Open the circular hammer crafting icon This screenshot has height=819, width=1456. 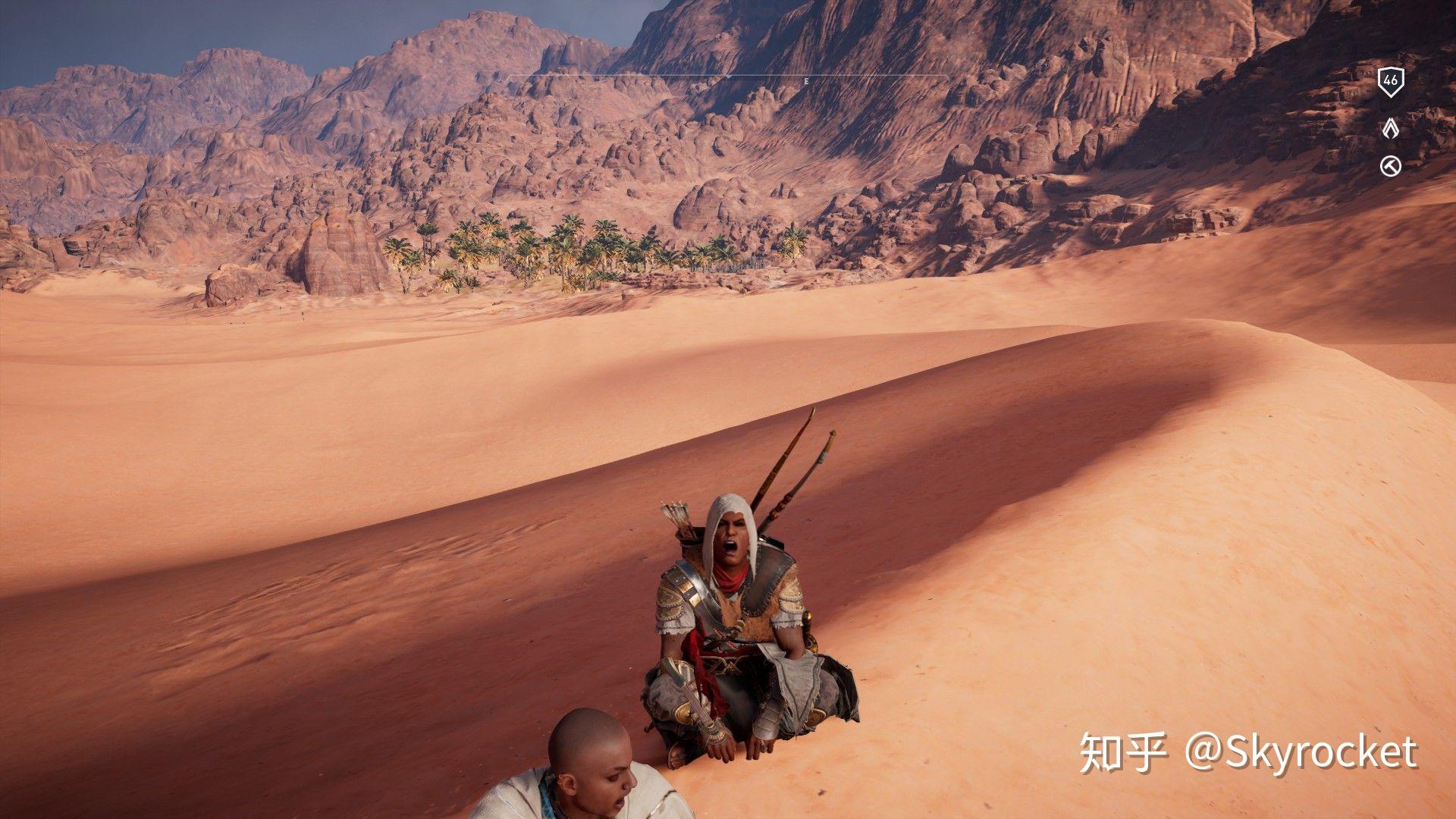1390,166
